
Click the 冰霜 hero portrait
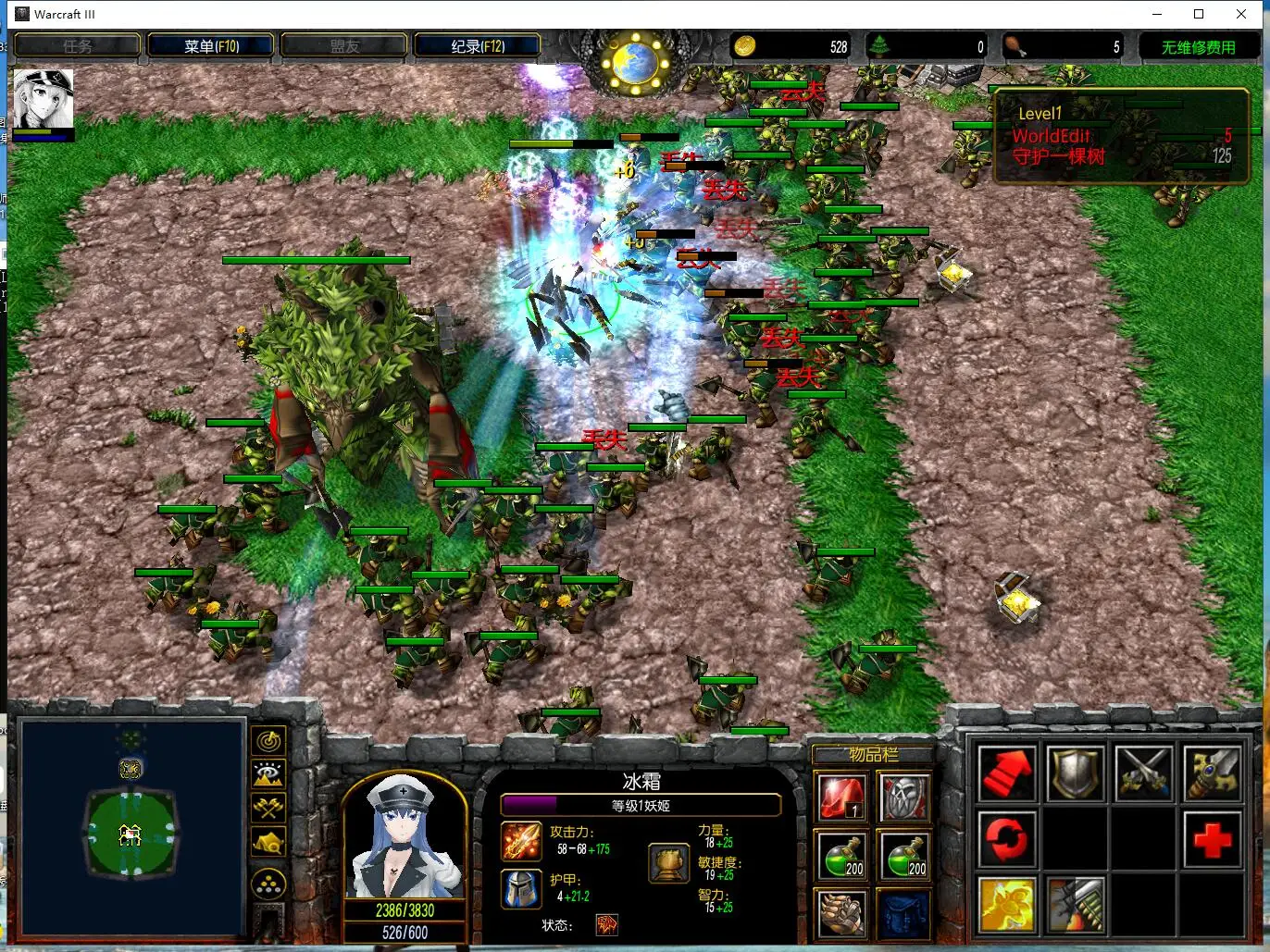[405, 836]
